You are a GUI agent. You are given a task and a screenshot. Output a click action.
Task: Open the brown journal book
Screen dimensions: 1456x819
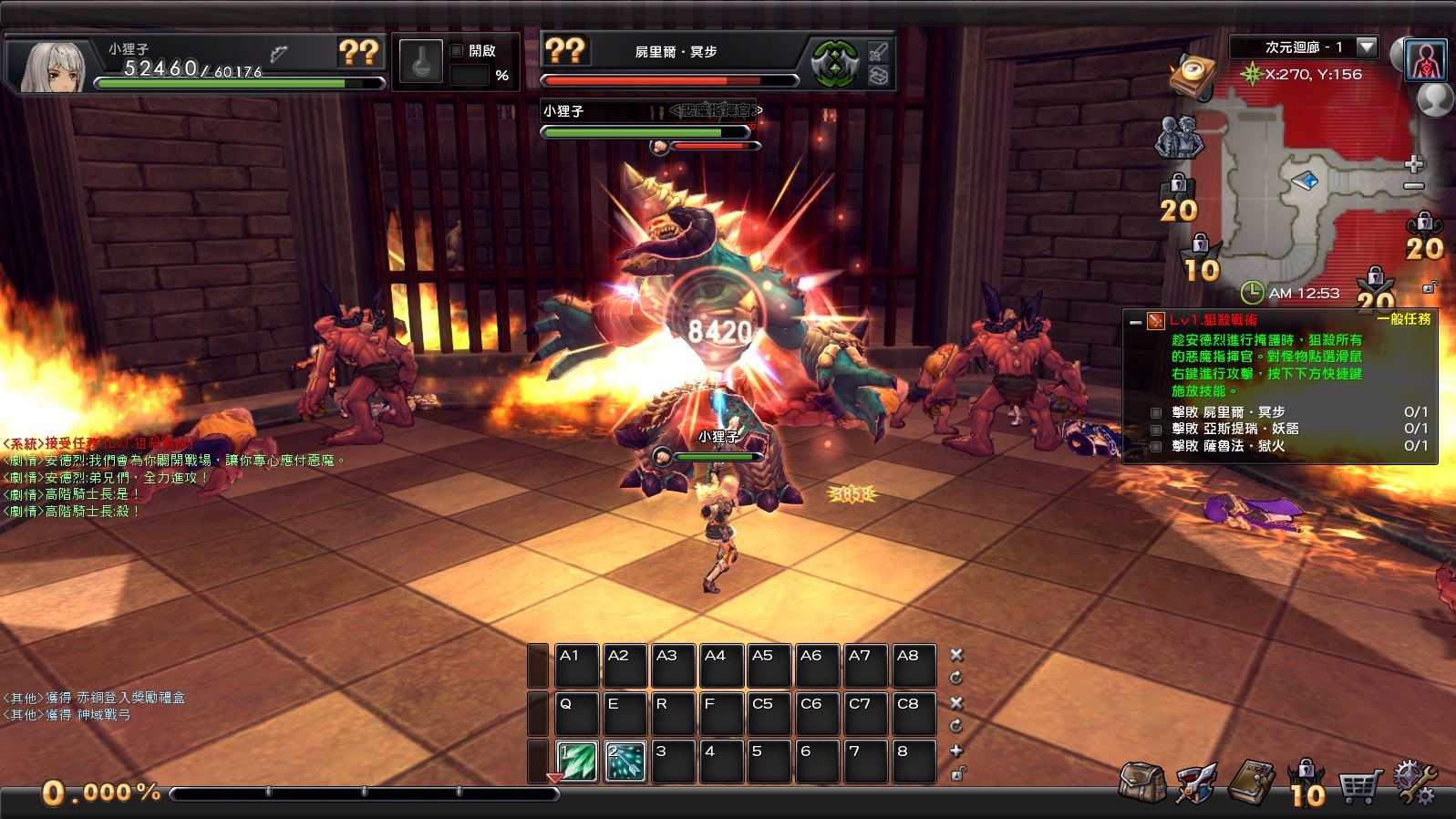click(x=1251, y=783)
